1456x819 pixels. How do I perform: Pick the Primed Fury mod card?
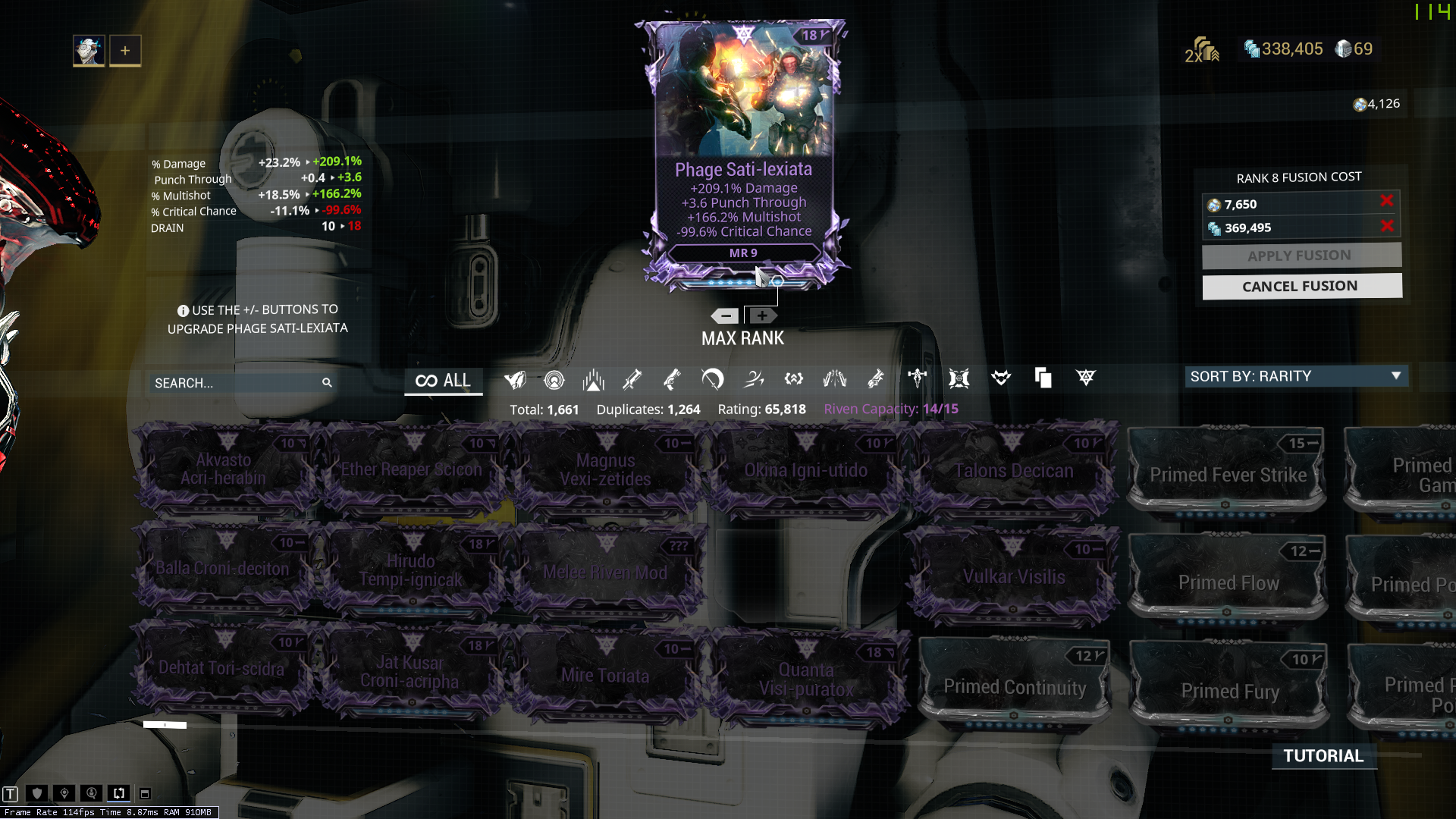coord(1229,690)
